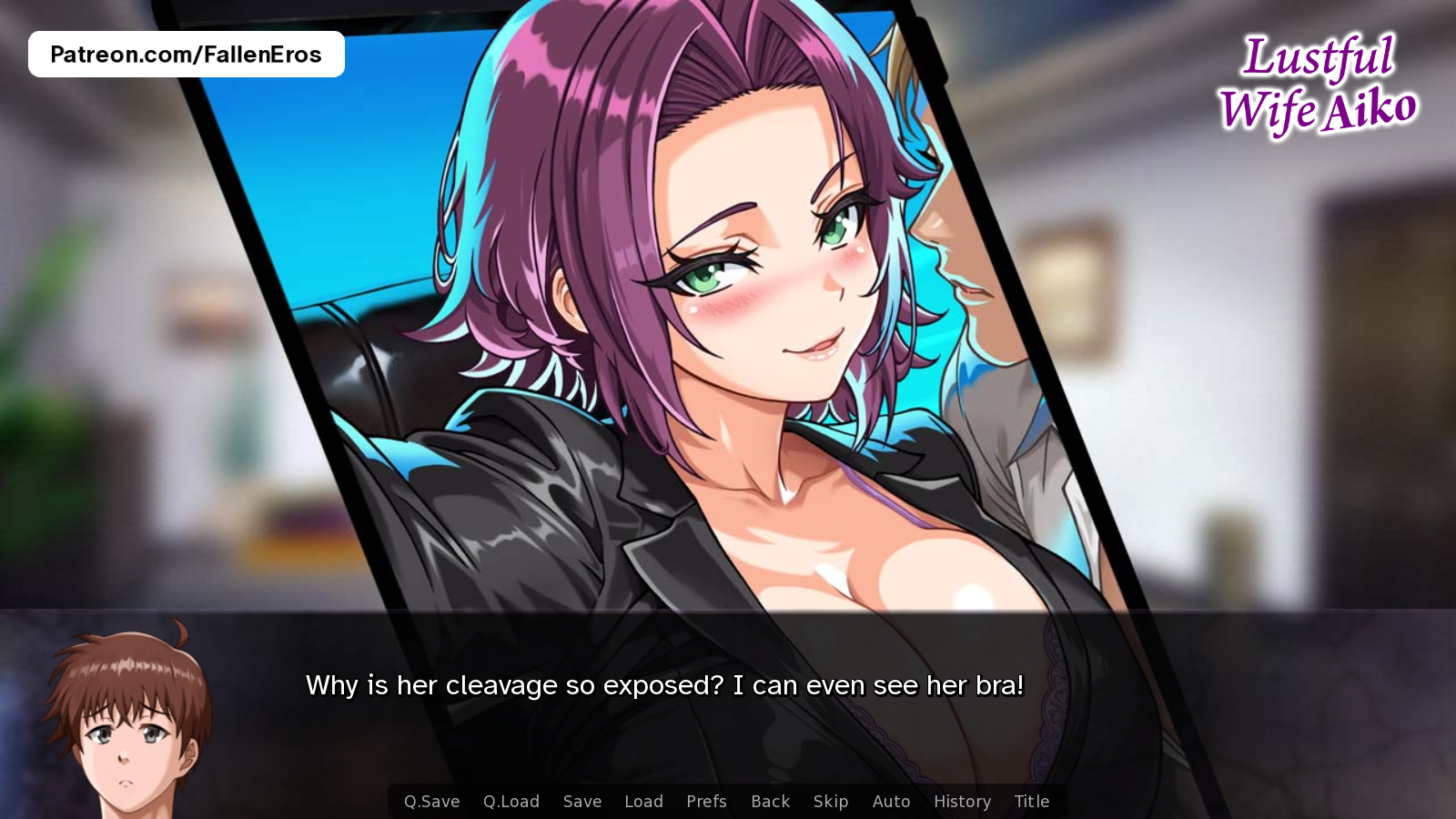Open the Prefs settings screen
1456x819 pixels.
pos(706,802)
